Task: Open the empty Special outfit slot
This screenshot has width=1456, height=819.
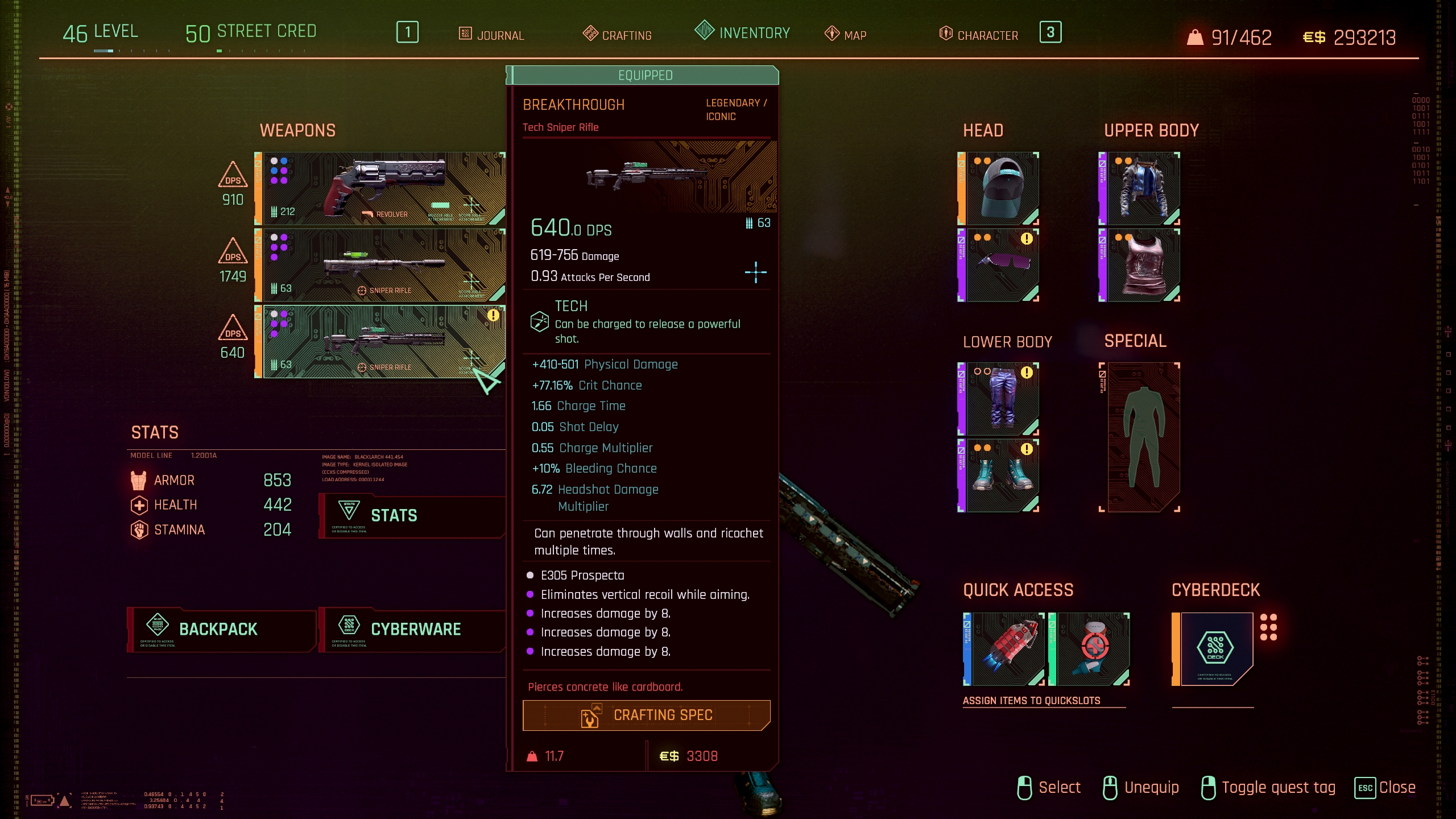Action: pos(1143,437)
